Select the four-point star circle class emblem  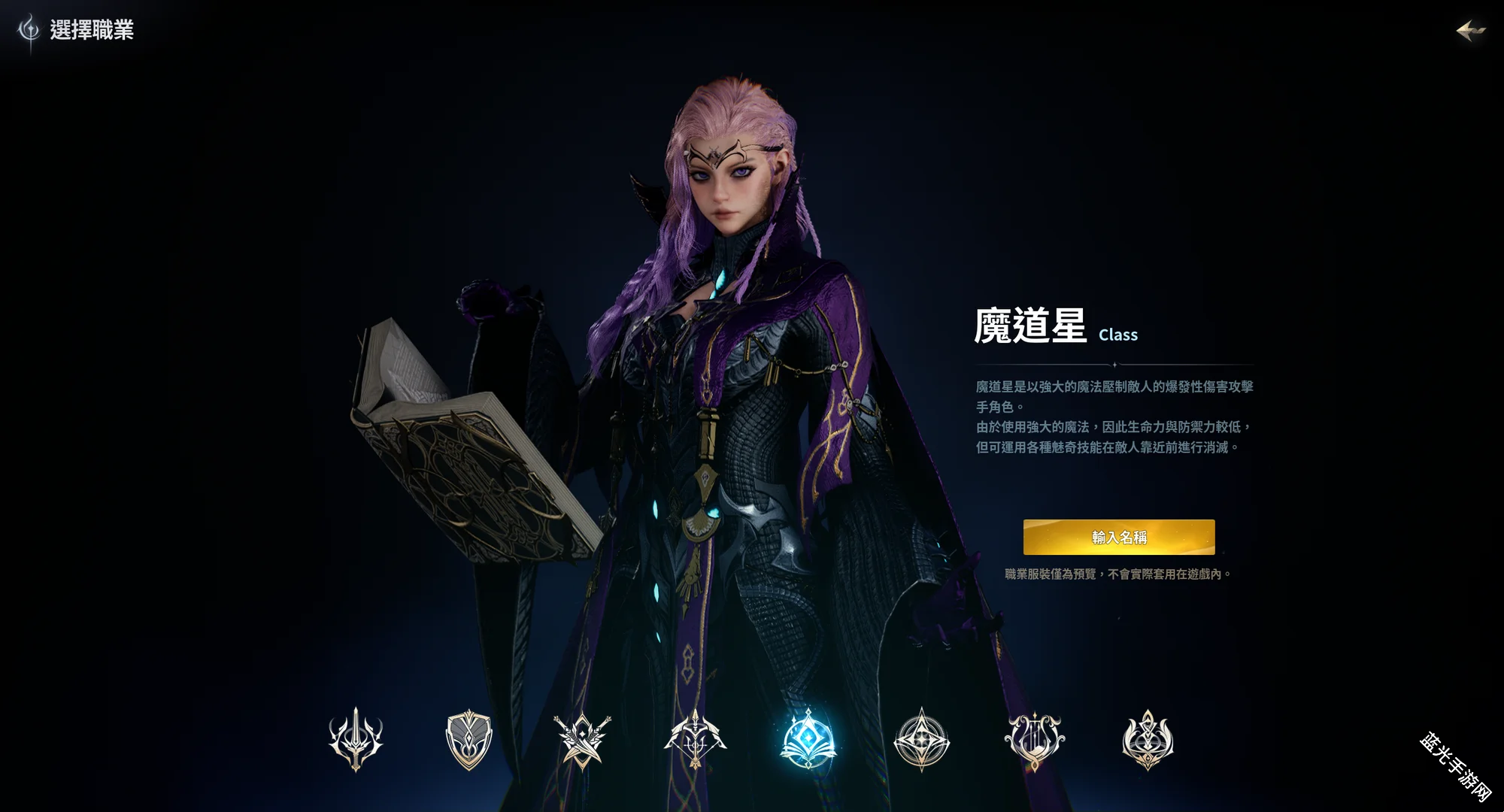(x=921, y=740)
